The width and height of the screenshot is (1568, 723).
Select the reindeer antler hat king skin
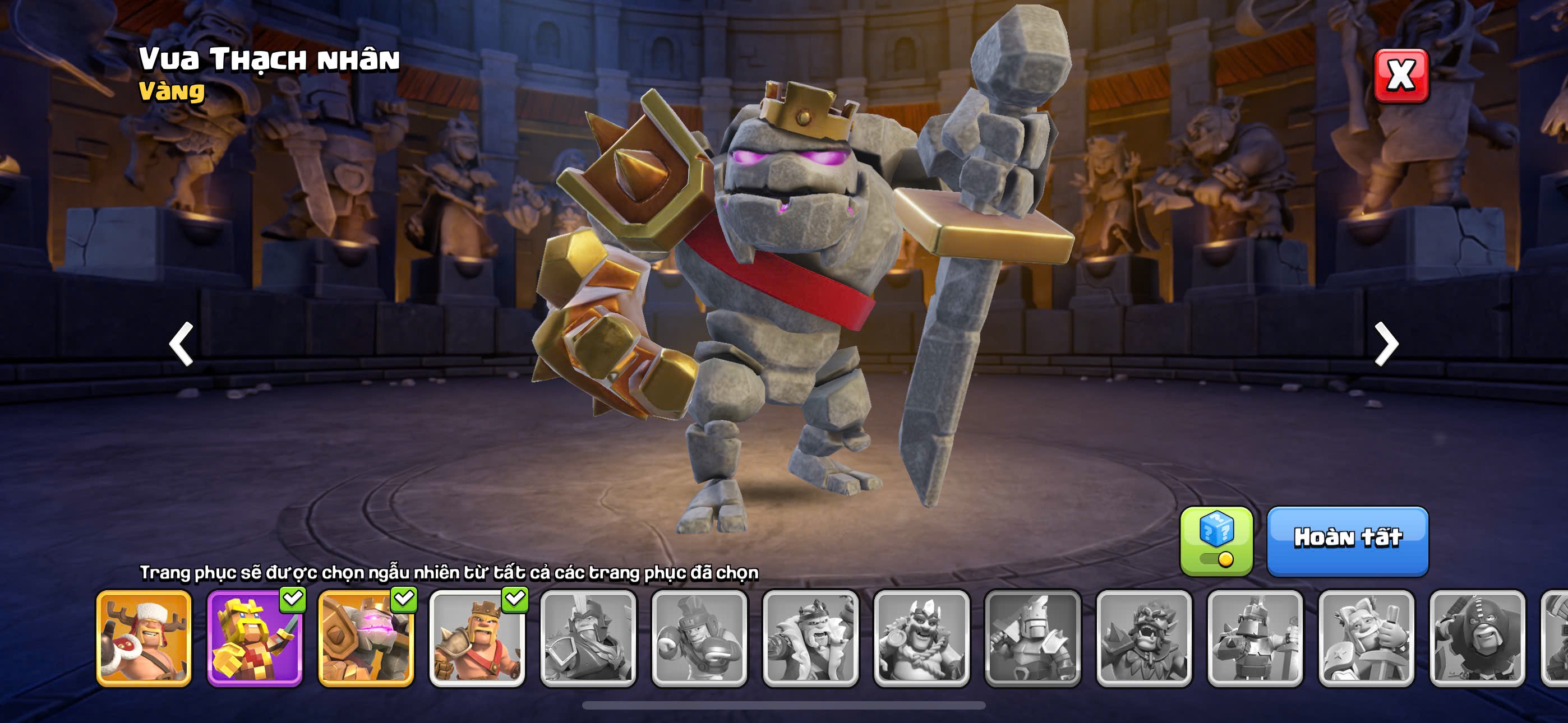[144, 638]
